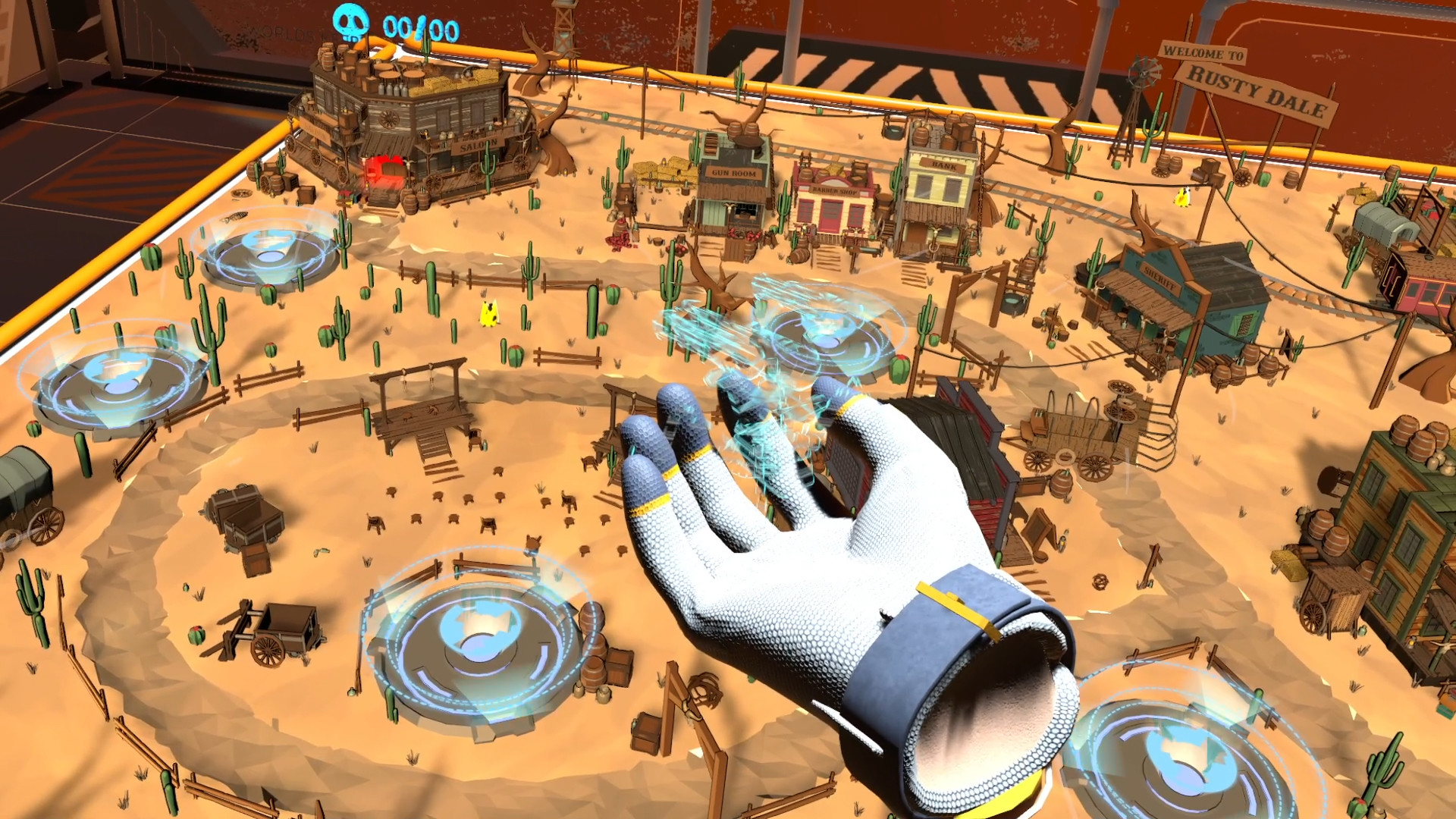Click the Gun Room building sign
The height and width of the screenshot is (819, 1456).
pyautogui.click(x=734, y=171)
